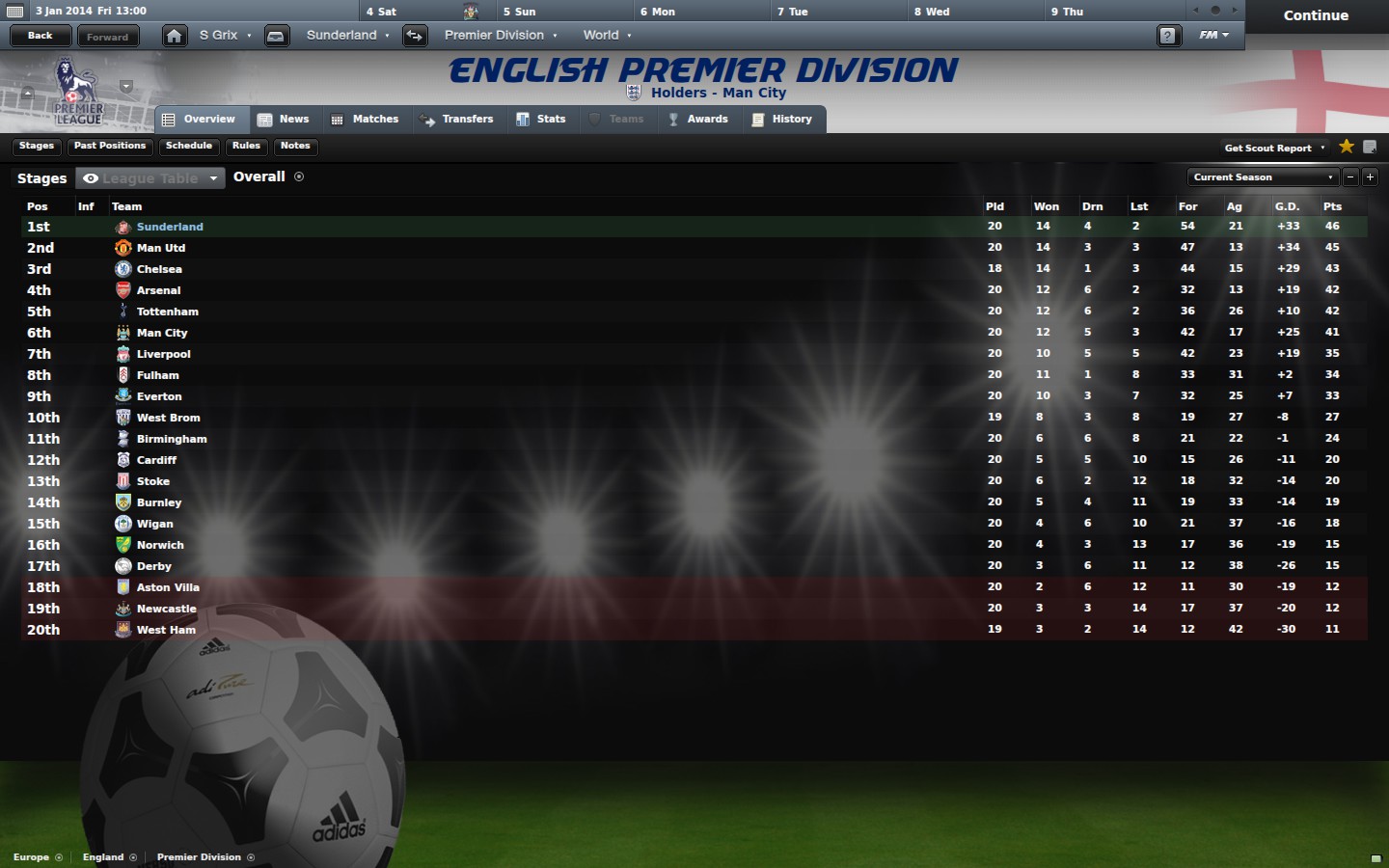The width and height of the screenshot is (1389, 868).
Task: Open the World menu
Action: [607, 36]
